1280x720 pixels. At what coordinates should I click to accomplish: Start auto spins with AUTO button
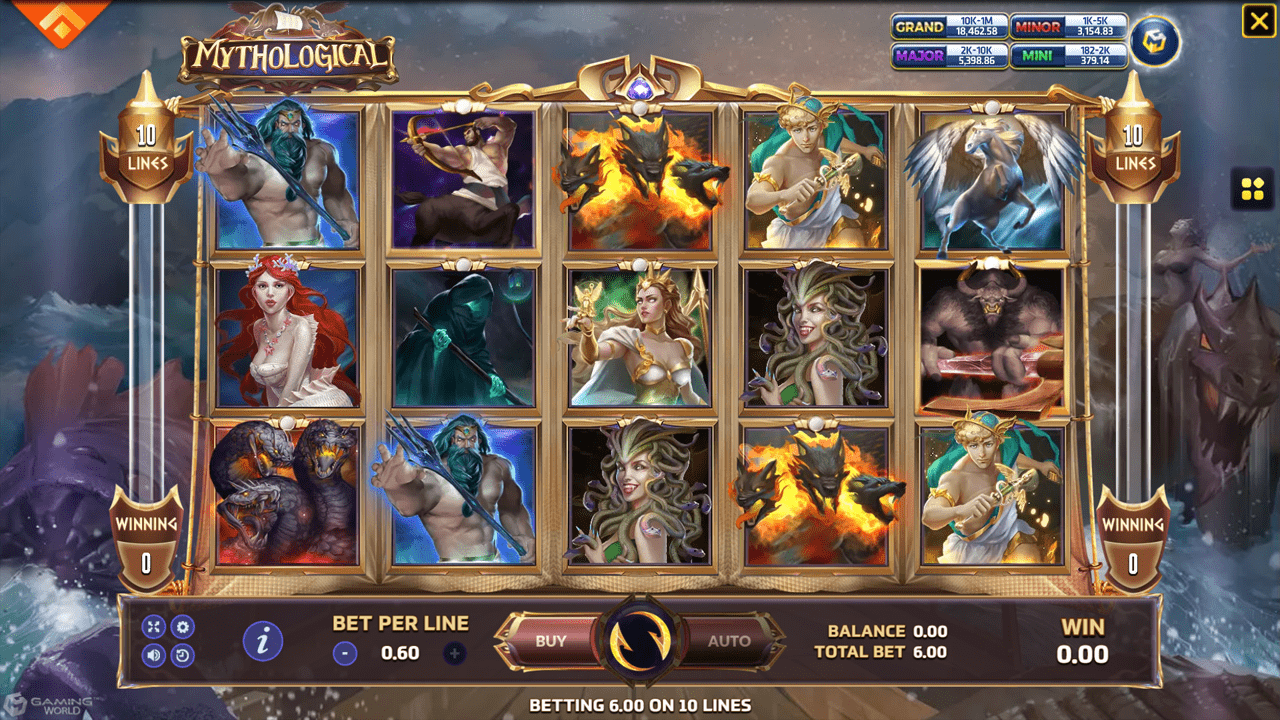coord(729,641)
